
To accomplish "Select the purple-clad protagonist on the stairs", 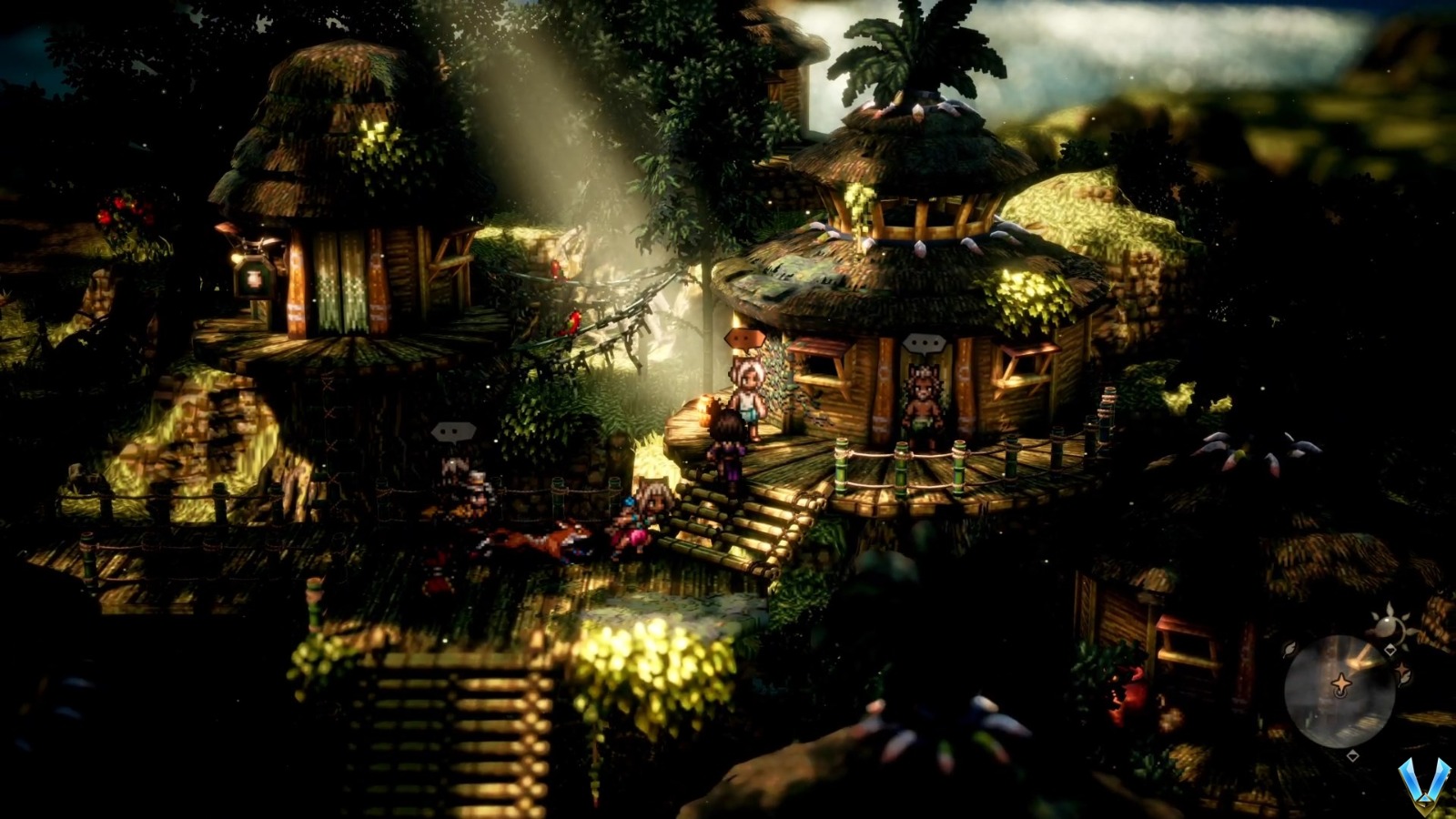I will tap(728, 452).
